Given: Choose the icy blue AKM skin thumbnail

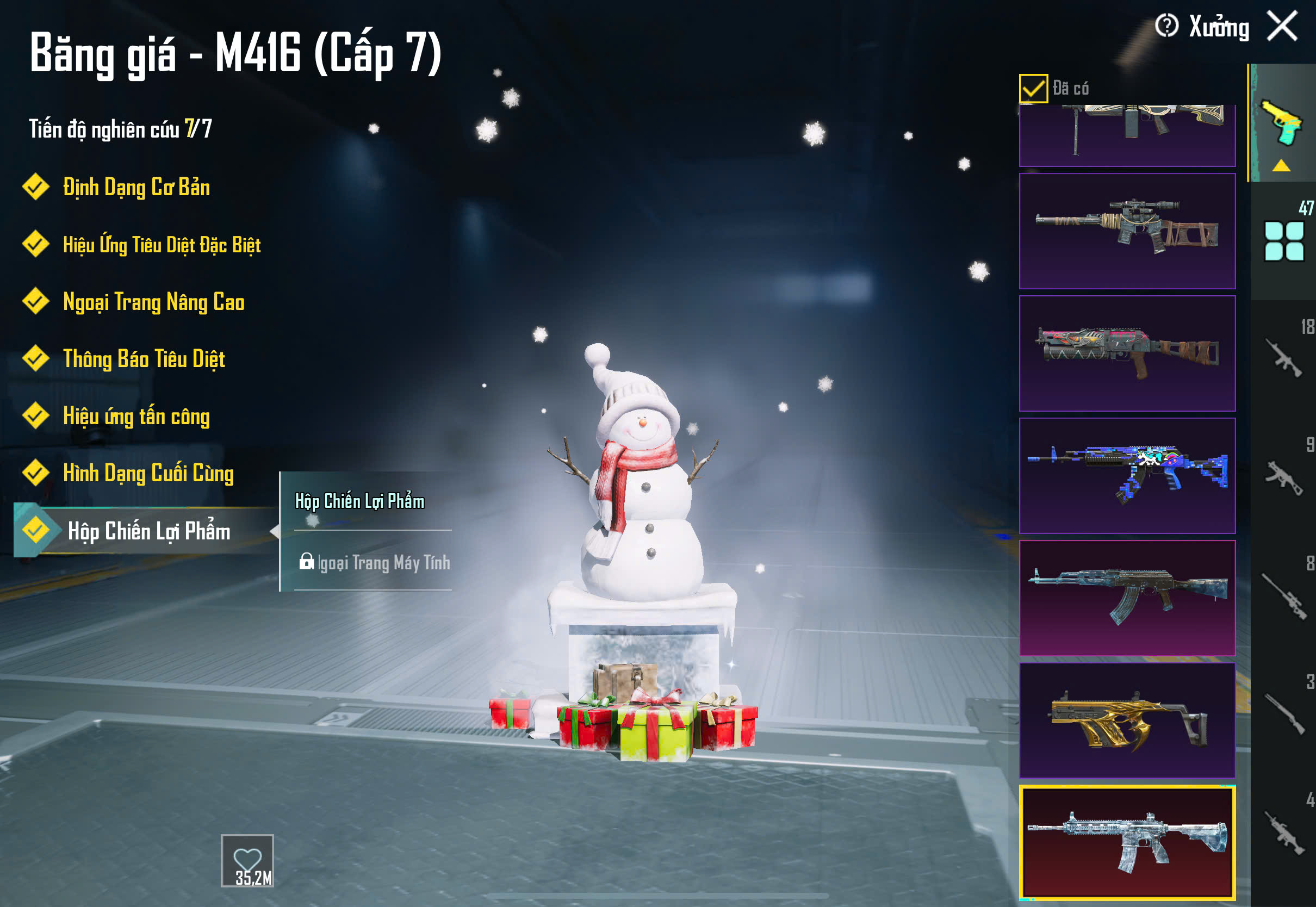Looking at the screenshot, I should tap(1127, 598).
